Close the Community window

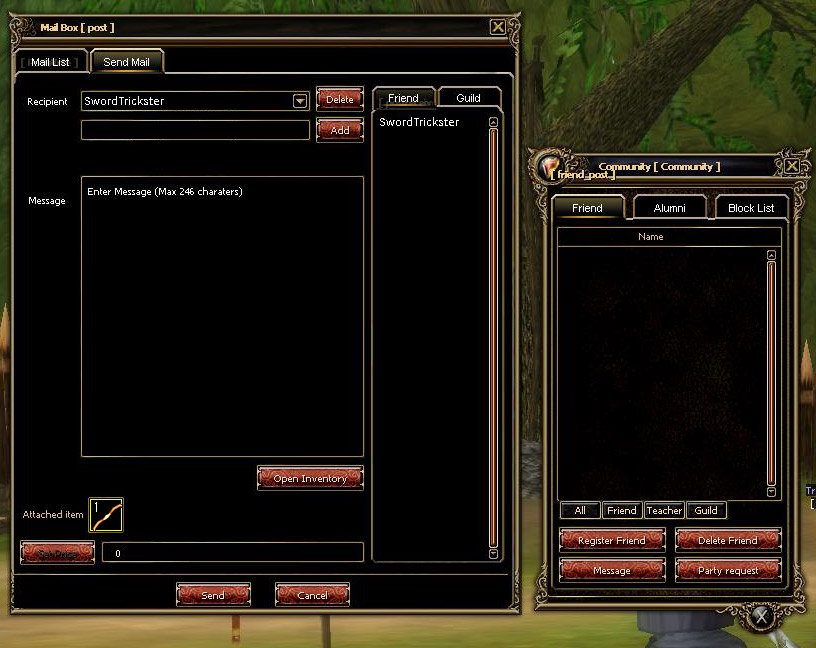click(792, 166)
